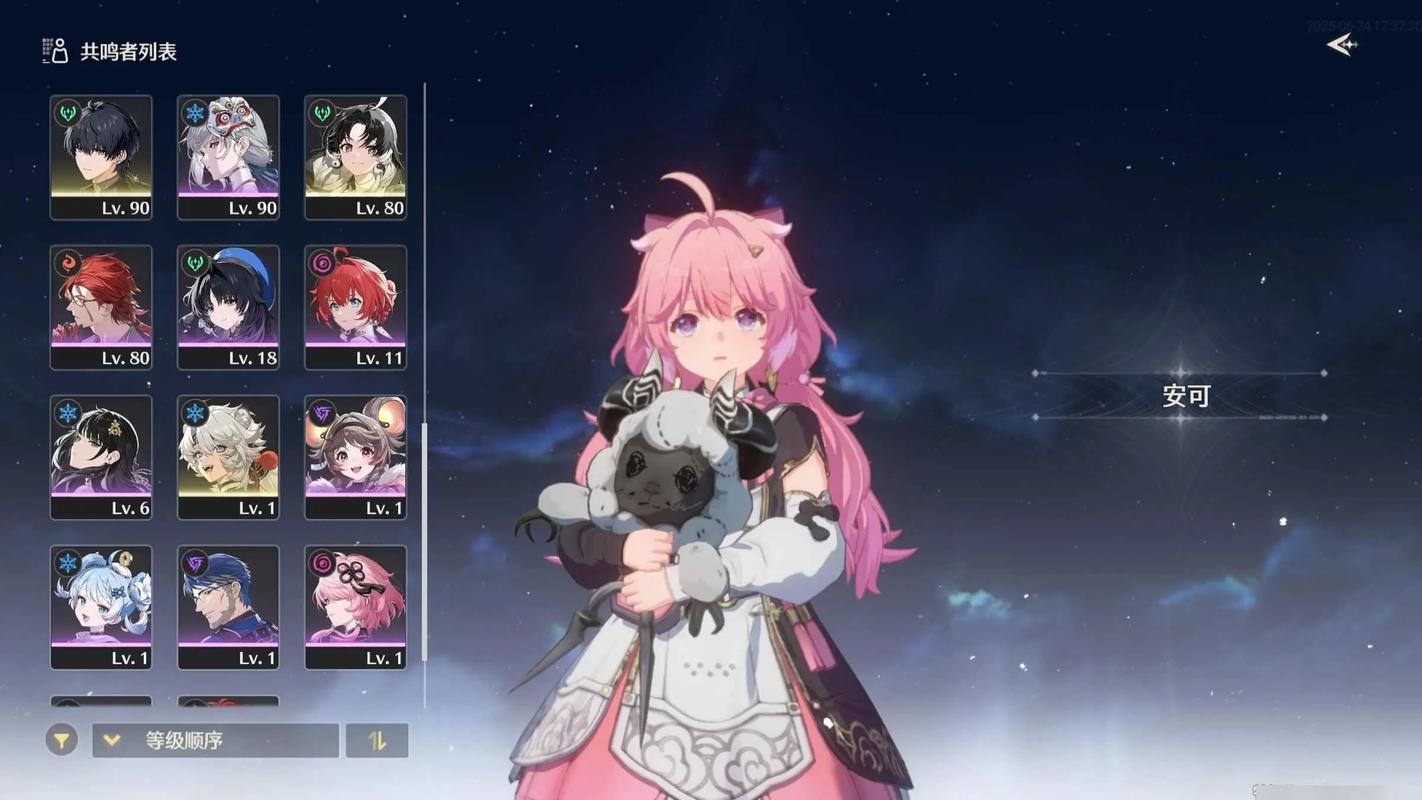
Task: Click the back arrow to exit the list
Action: point(1341,45)
